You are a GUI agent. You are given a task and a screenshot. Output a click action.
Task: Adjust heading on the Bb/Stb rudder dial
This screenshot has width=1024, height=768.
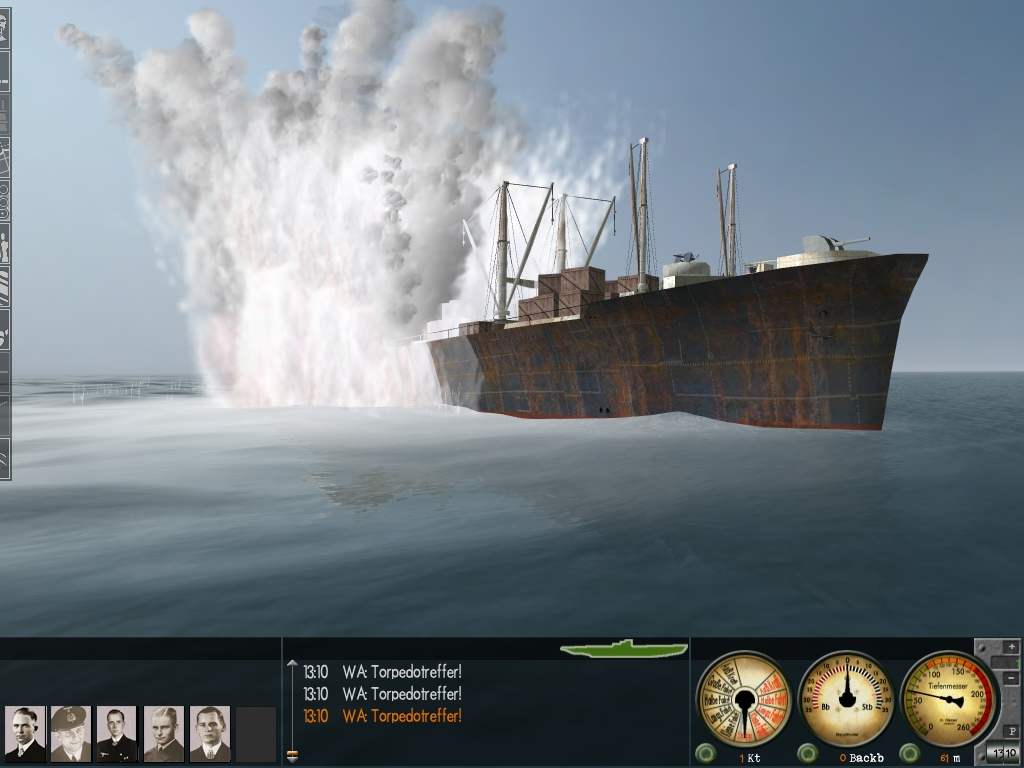pyautogui.click(x=847, y=699)
